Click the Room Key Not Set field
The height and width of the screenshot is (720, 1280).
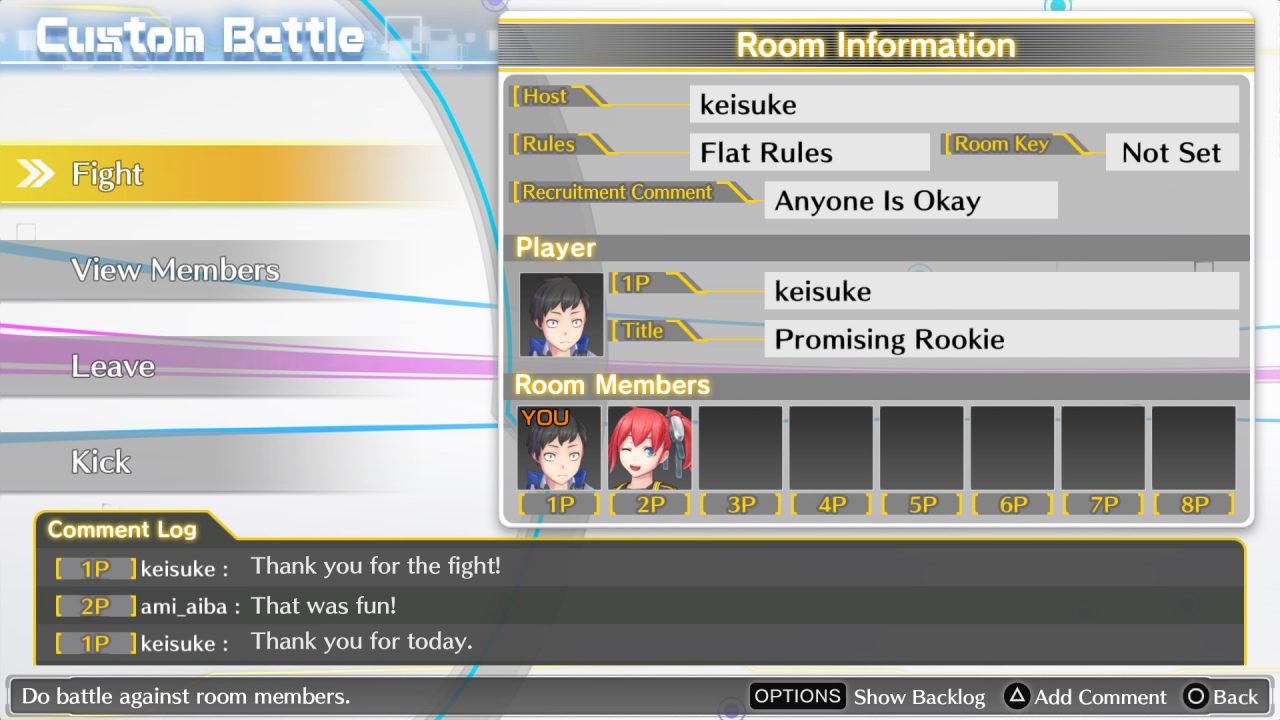[1172, 152]
